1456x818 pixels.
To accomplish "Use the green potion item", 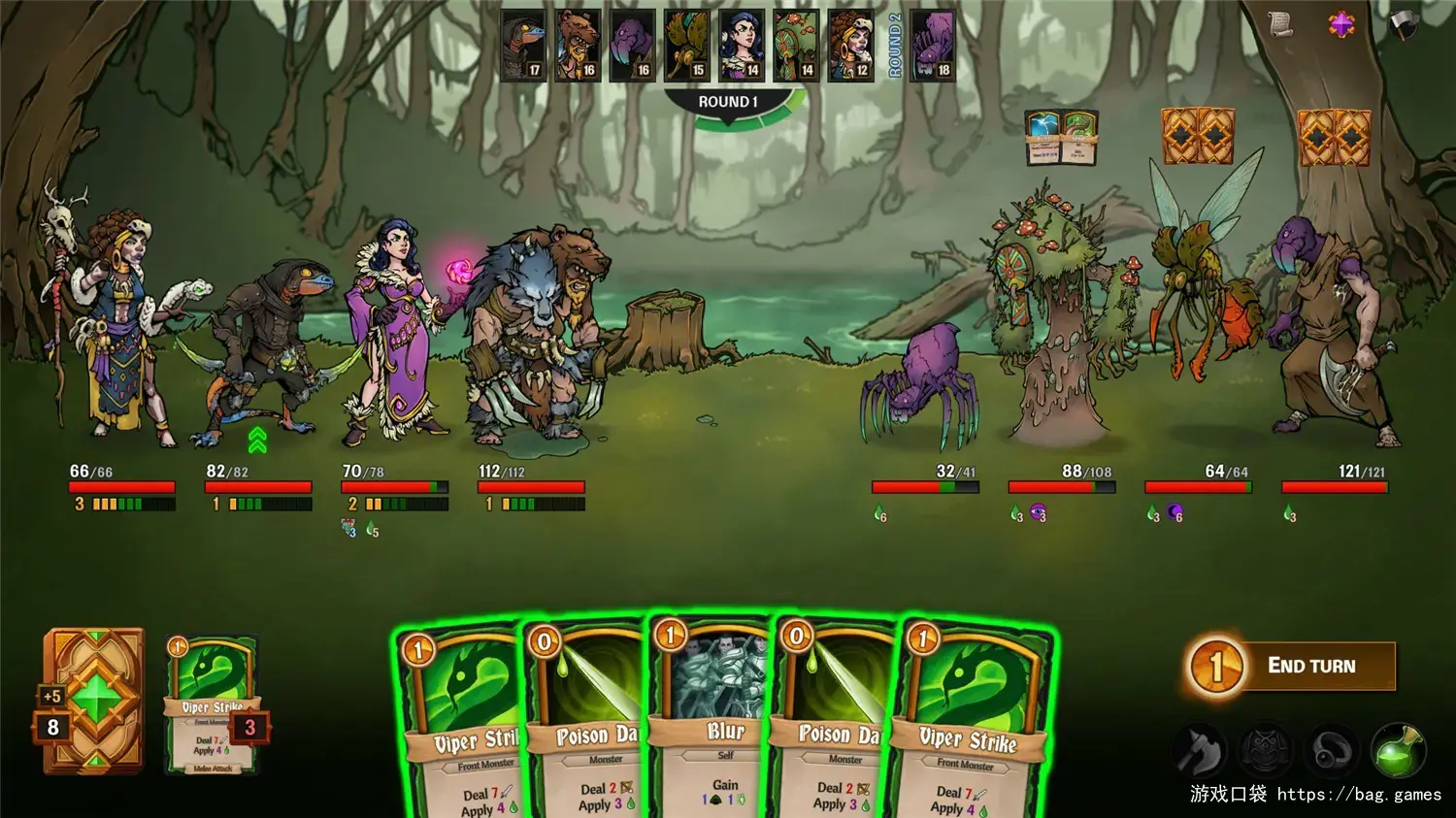I will [1398, 750].
